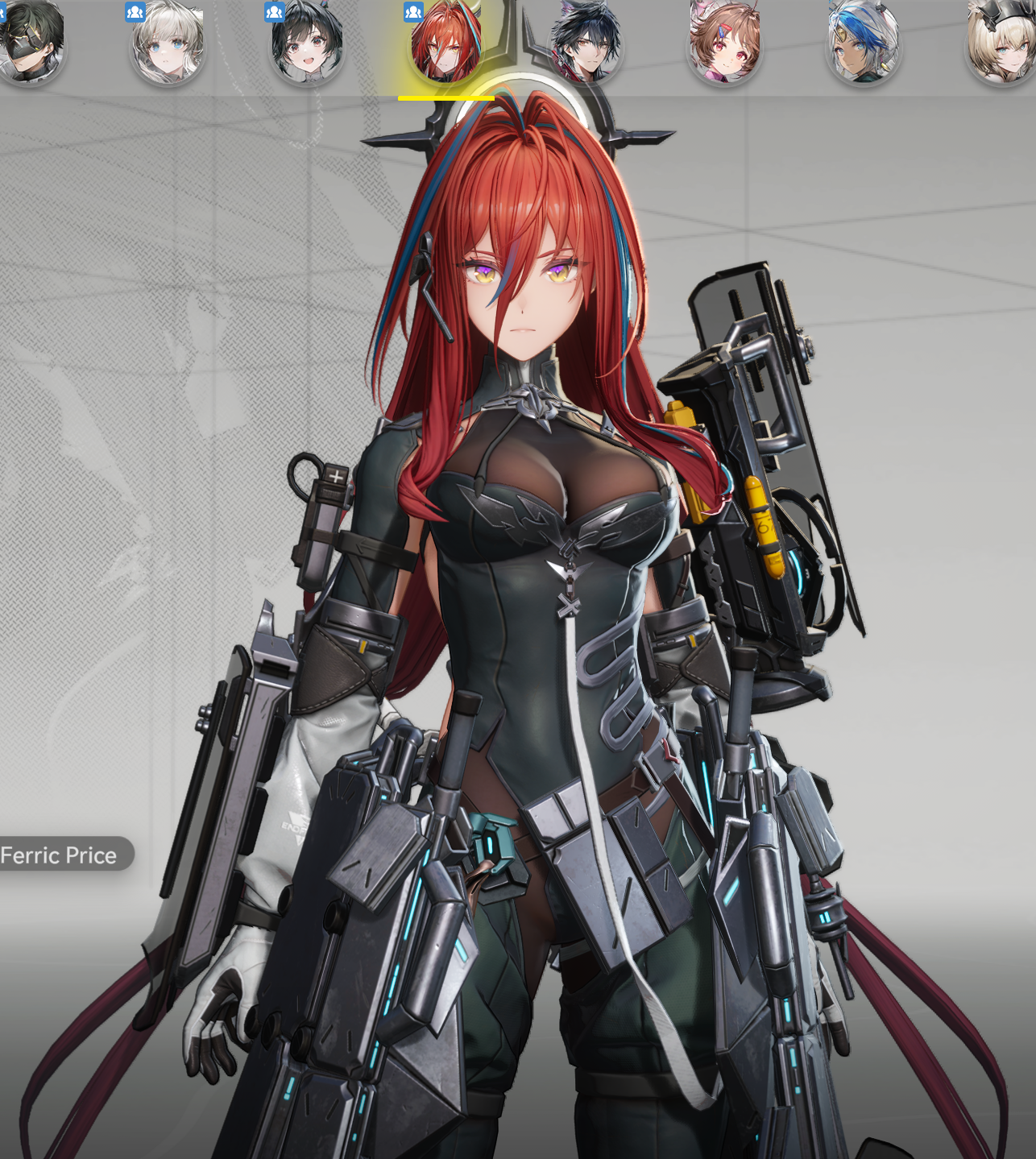The image size is (1036, 1159).
Task: Select the masked dark-haired character portrait
Action: pyautogui.click(x=31, y=43)
